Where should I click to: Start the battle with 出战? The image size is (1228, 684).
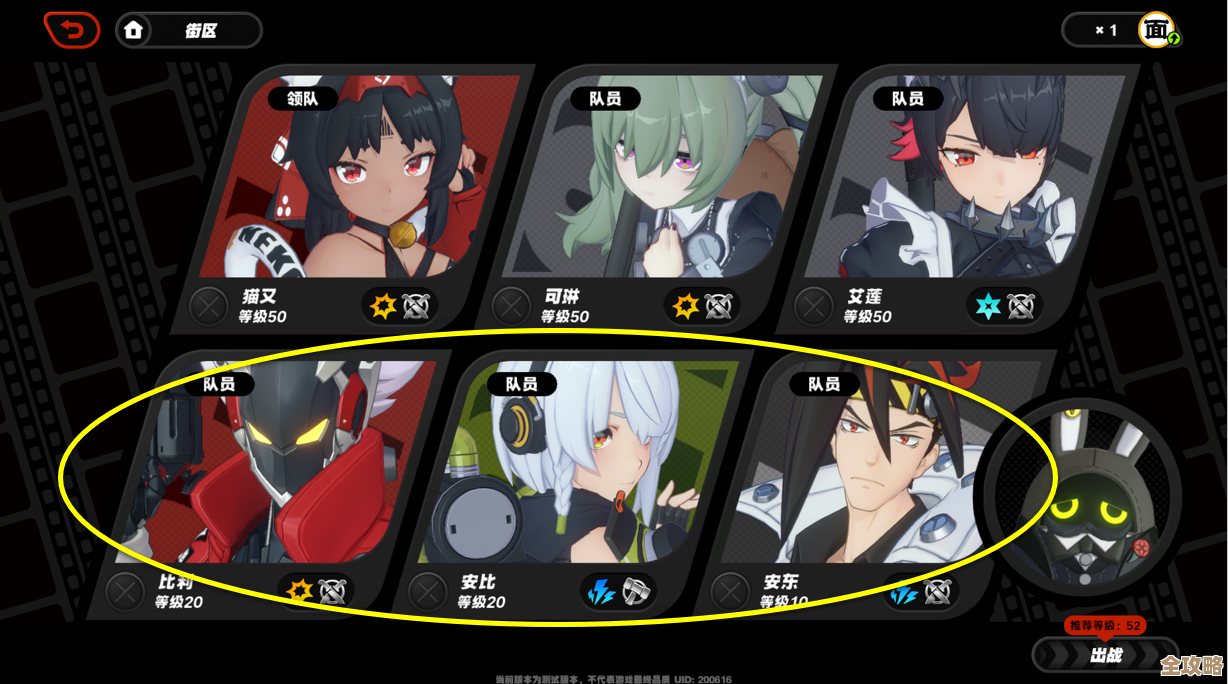(1105, 656)
